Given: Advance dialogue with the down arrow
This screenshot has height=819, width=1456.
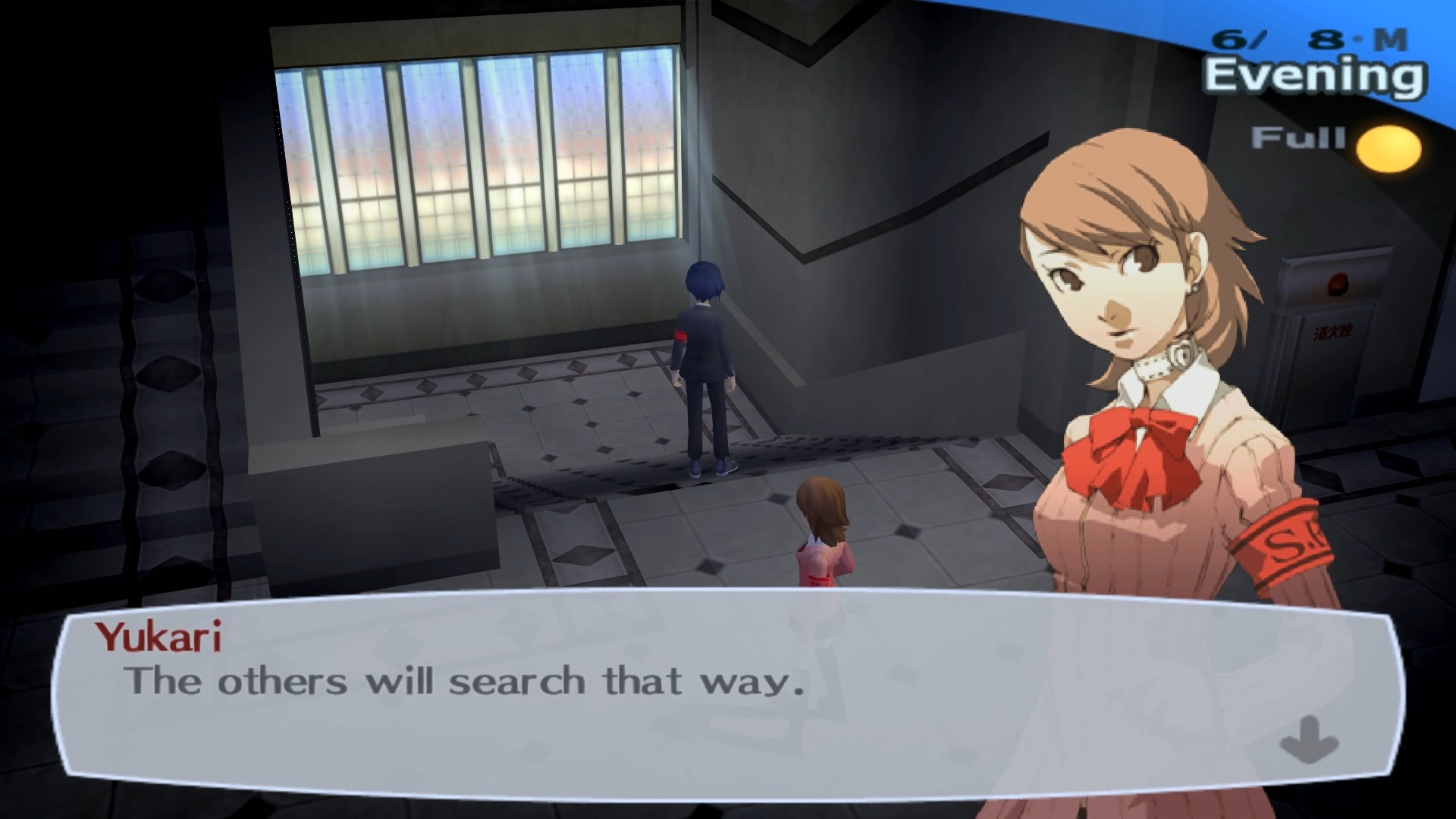Looking at the screenshot, I should pyautogui.click(x=1308, y=739).
